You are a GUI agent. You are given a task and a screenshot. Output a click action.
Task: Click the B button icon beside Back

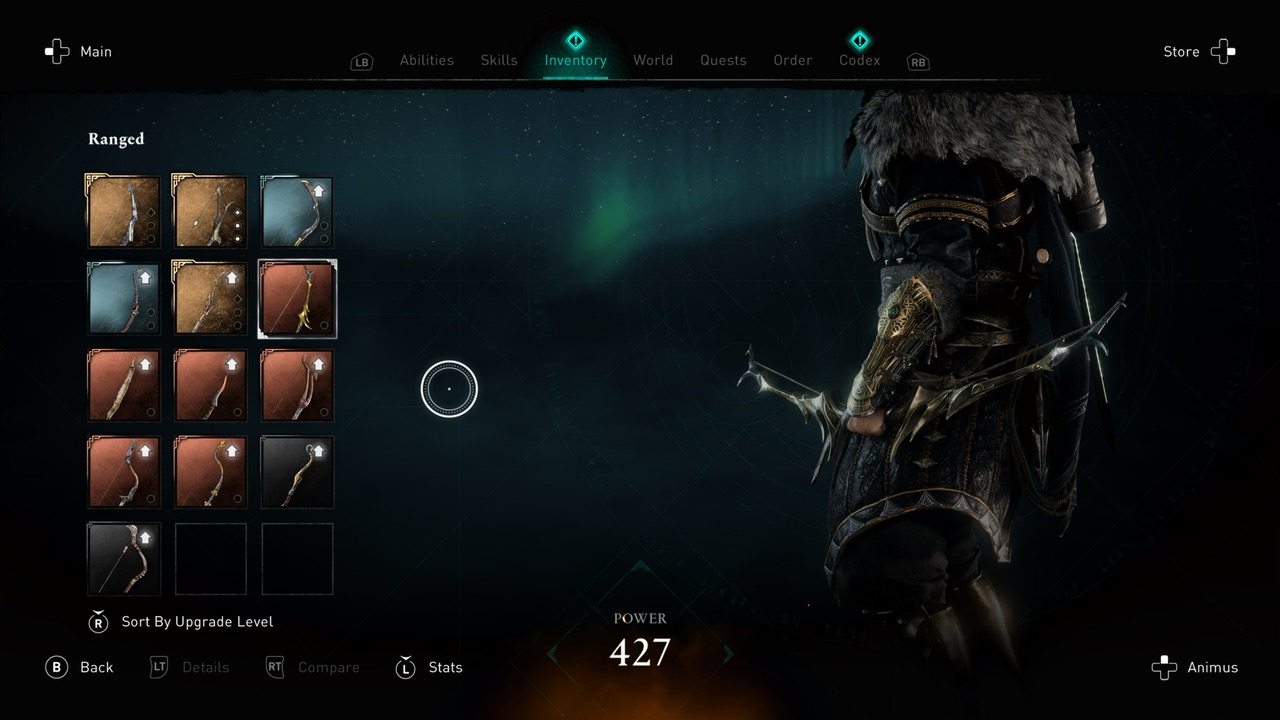pyautogui.click(x=57, y=667)
